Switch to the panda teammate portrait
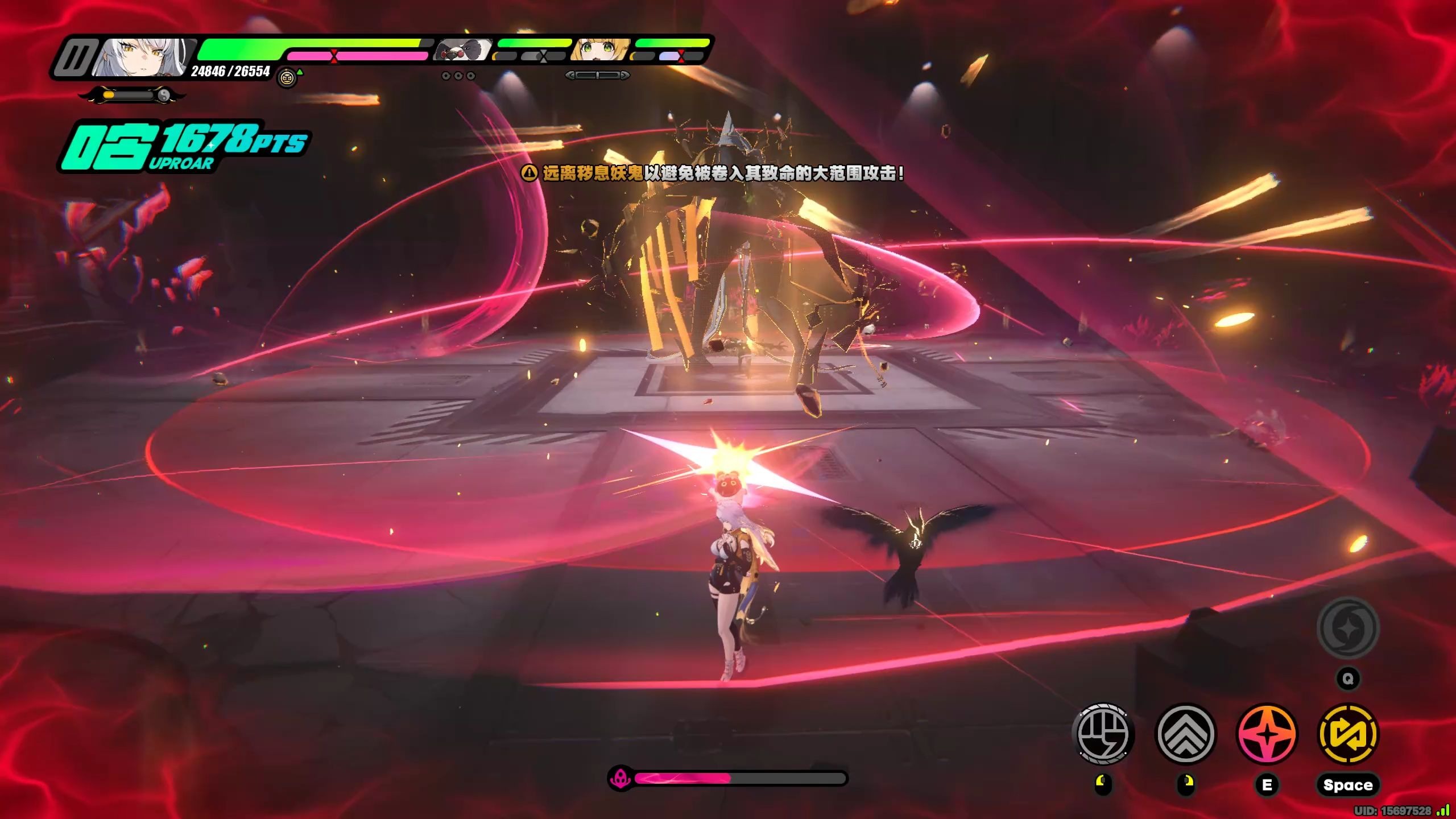 coord(464,50)
